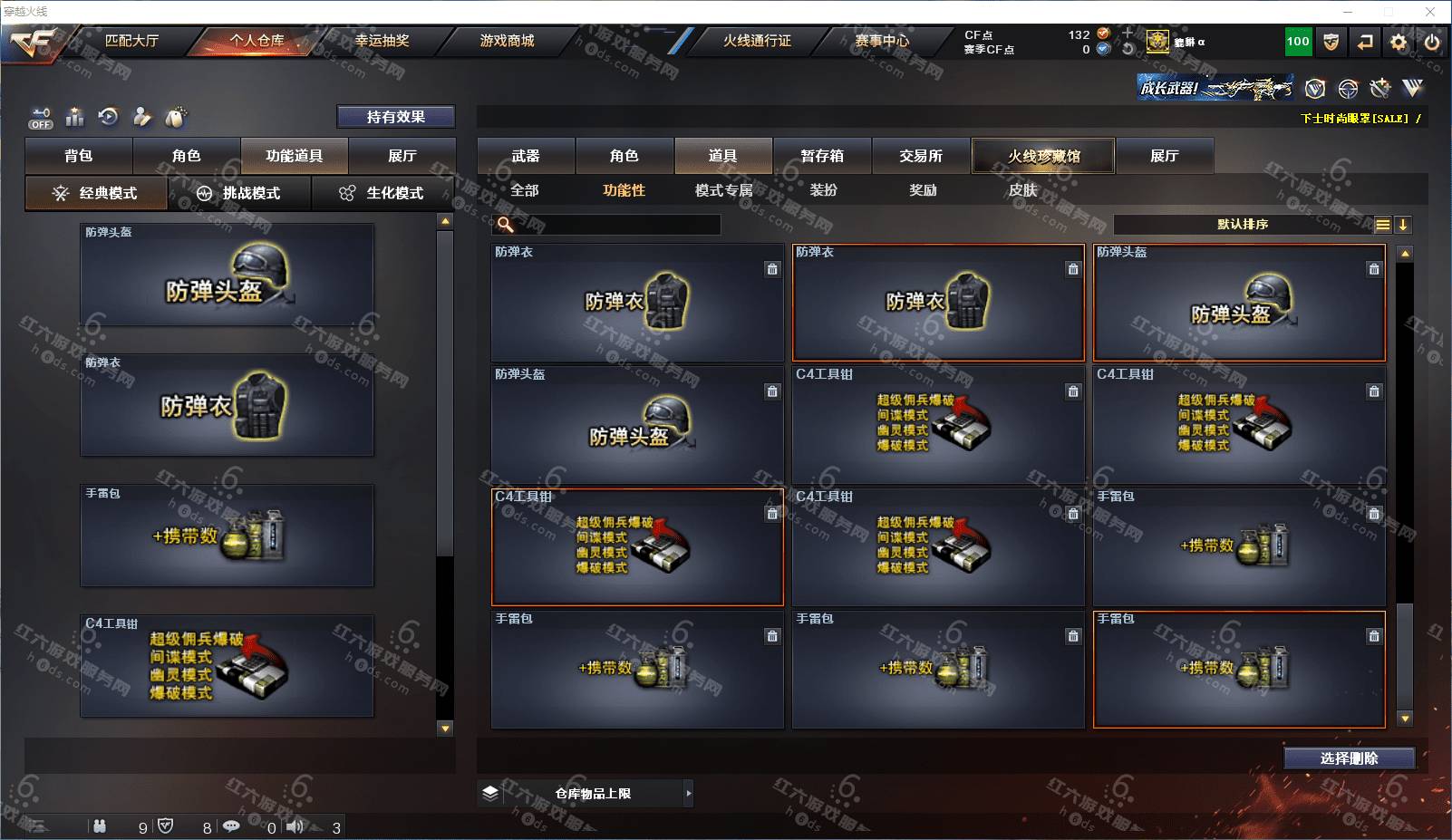Open the 匹配大厅 lobby menu

pos(131,41)
